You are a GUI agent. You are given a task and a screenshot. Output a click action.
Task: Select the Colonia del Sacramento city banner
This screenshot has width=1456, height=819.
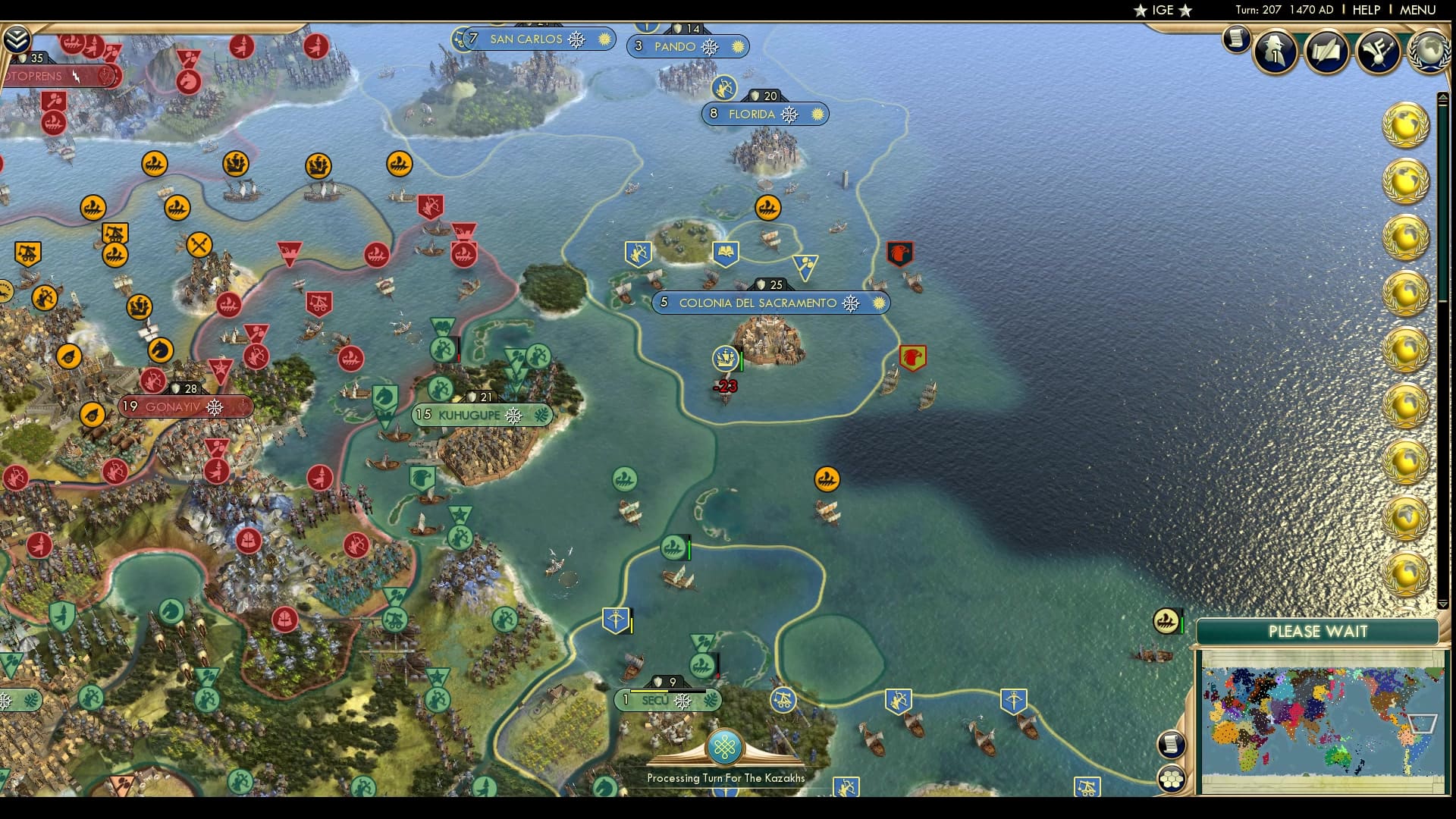click(766, 303)
